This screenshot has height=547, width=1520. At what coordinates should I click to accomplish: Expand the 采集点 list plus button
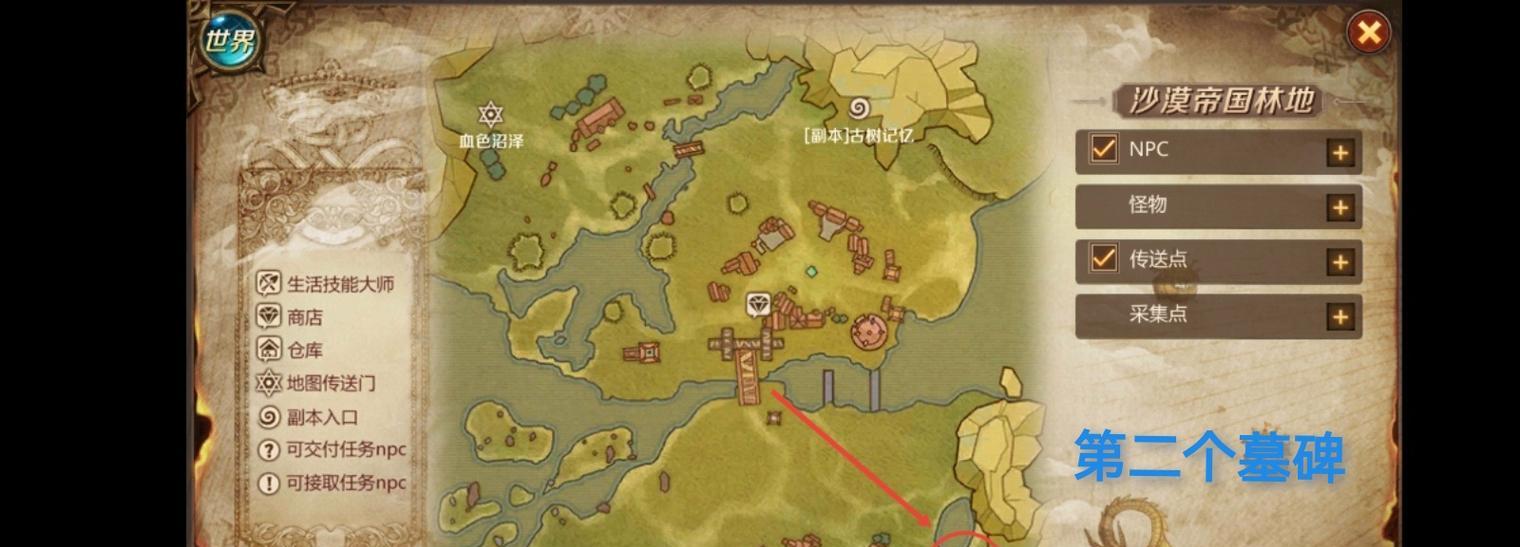click(1339, 317)
